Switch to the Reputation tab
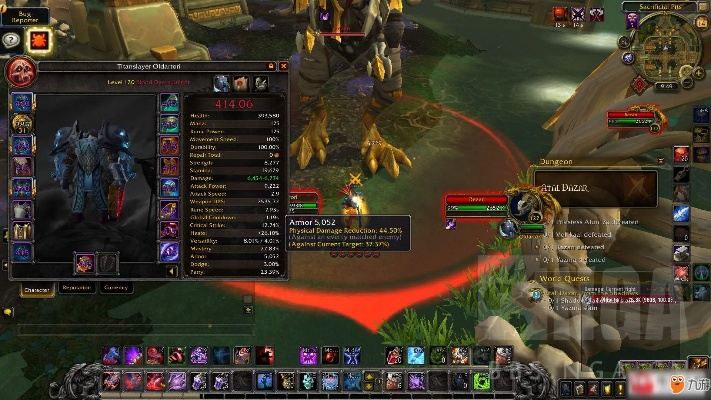Image resolution: width=711 pixels, height=400 pixels. tap(77, 287)
